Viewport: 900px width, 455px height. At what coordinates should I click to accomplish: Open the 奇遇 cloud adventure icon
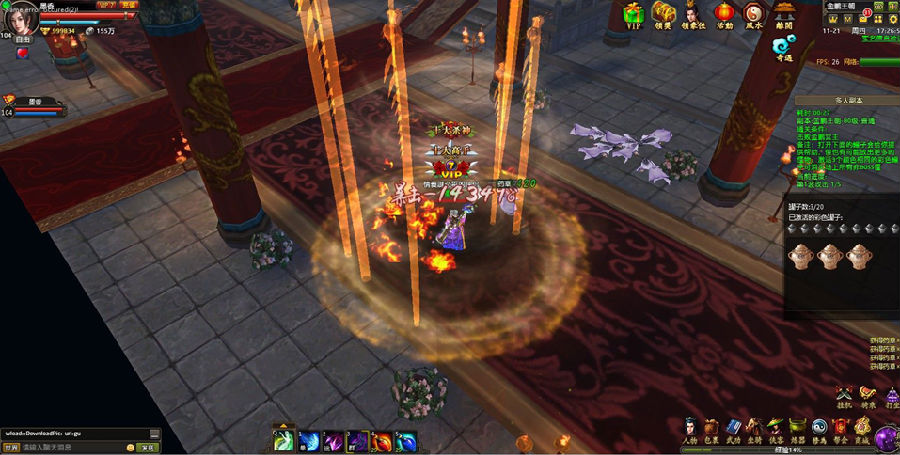tap(784, 46)
